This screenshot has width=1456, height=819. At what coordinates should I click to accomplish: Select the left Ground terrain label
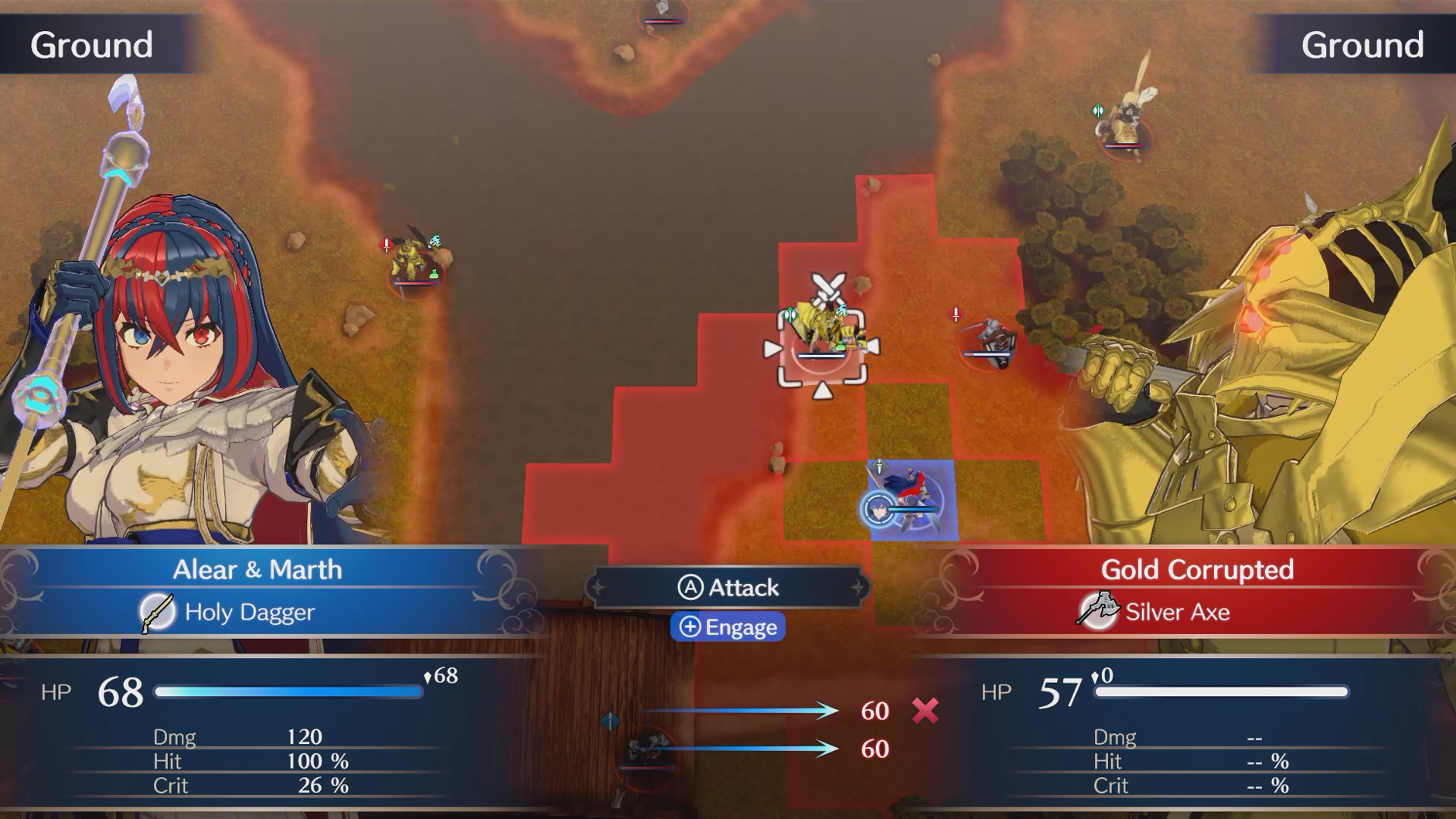[x=90, y=44]
